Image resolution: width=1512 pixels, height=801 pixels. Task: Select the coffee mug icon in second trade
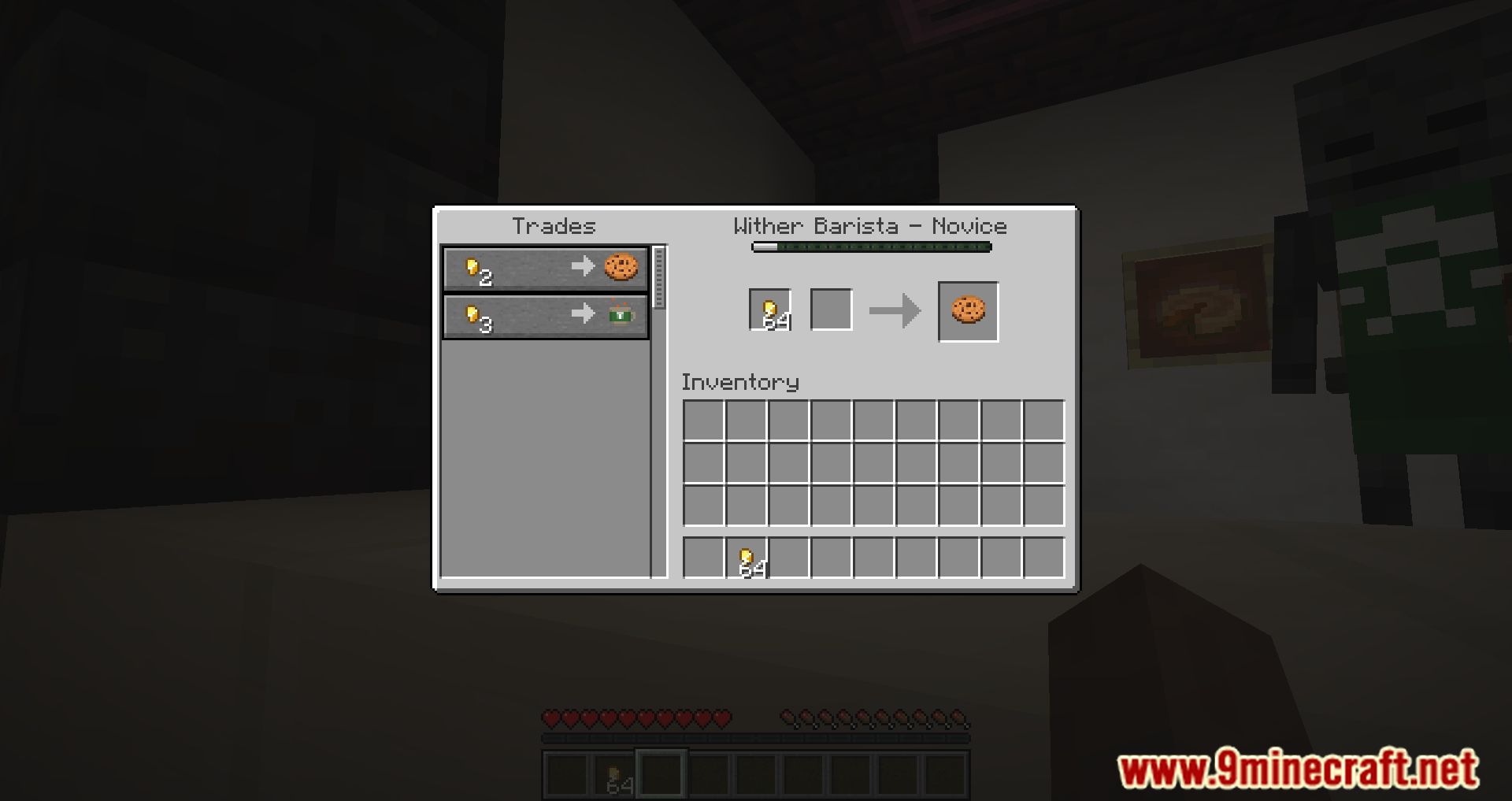tap(620, 313)
